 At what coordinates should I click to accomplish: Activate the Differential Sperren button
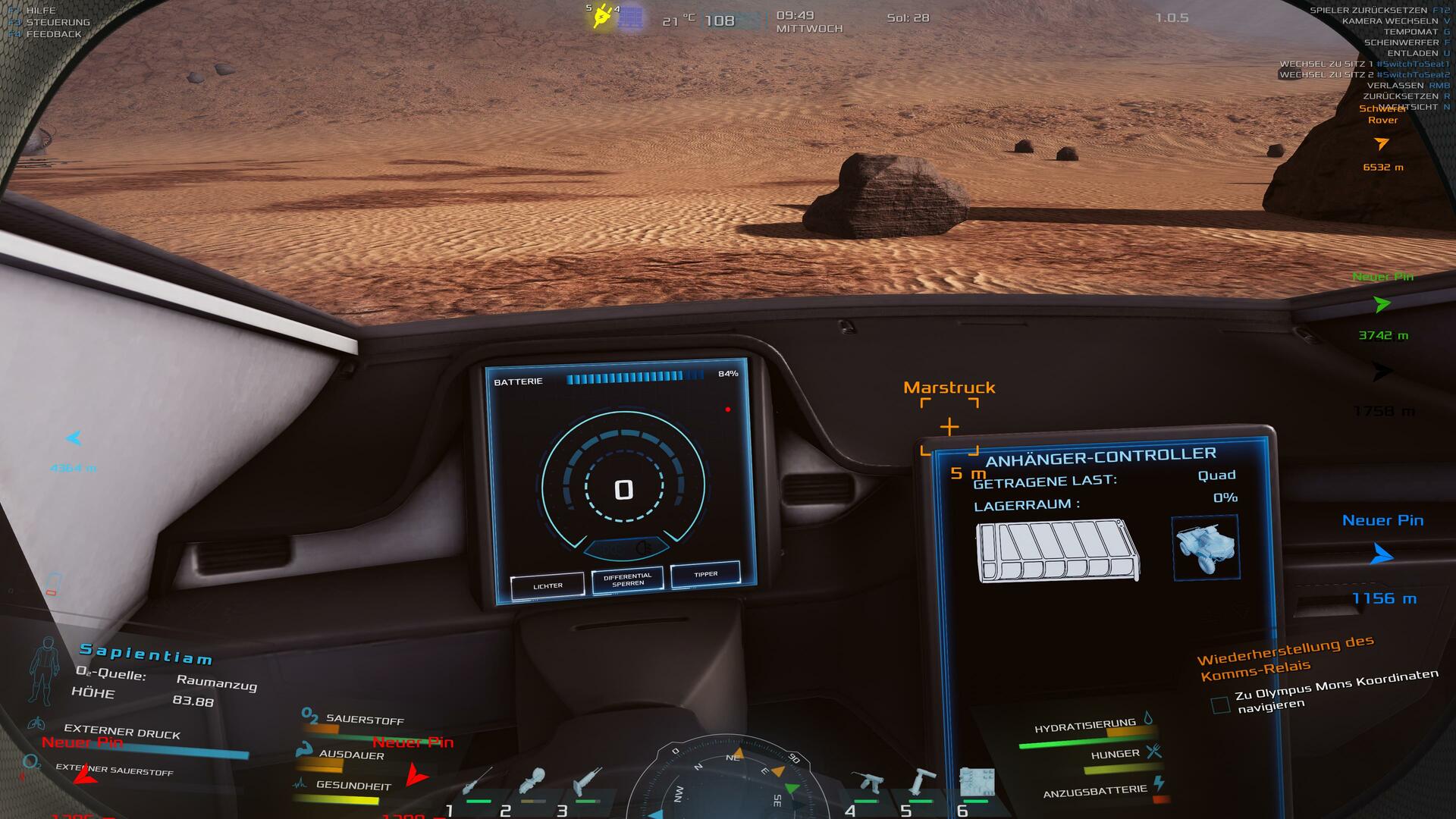[x=627, y=579]
